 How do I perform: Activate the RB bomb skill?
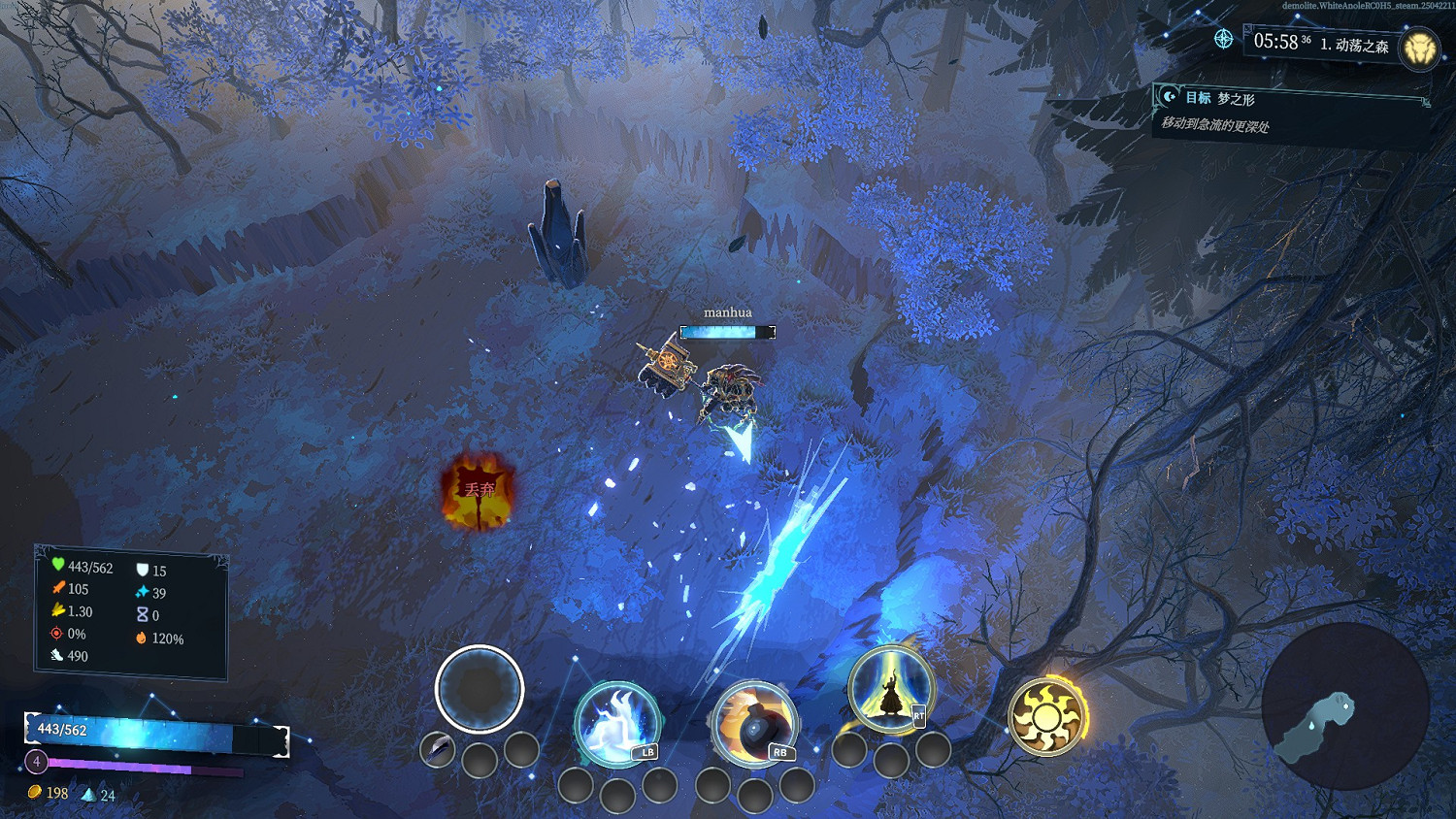(754, 723)
